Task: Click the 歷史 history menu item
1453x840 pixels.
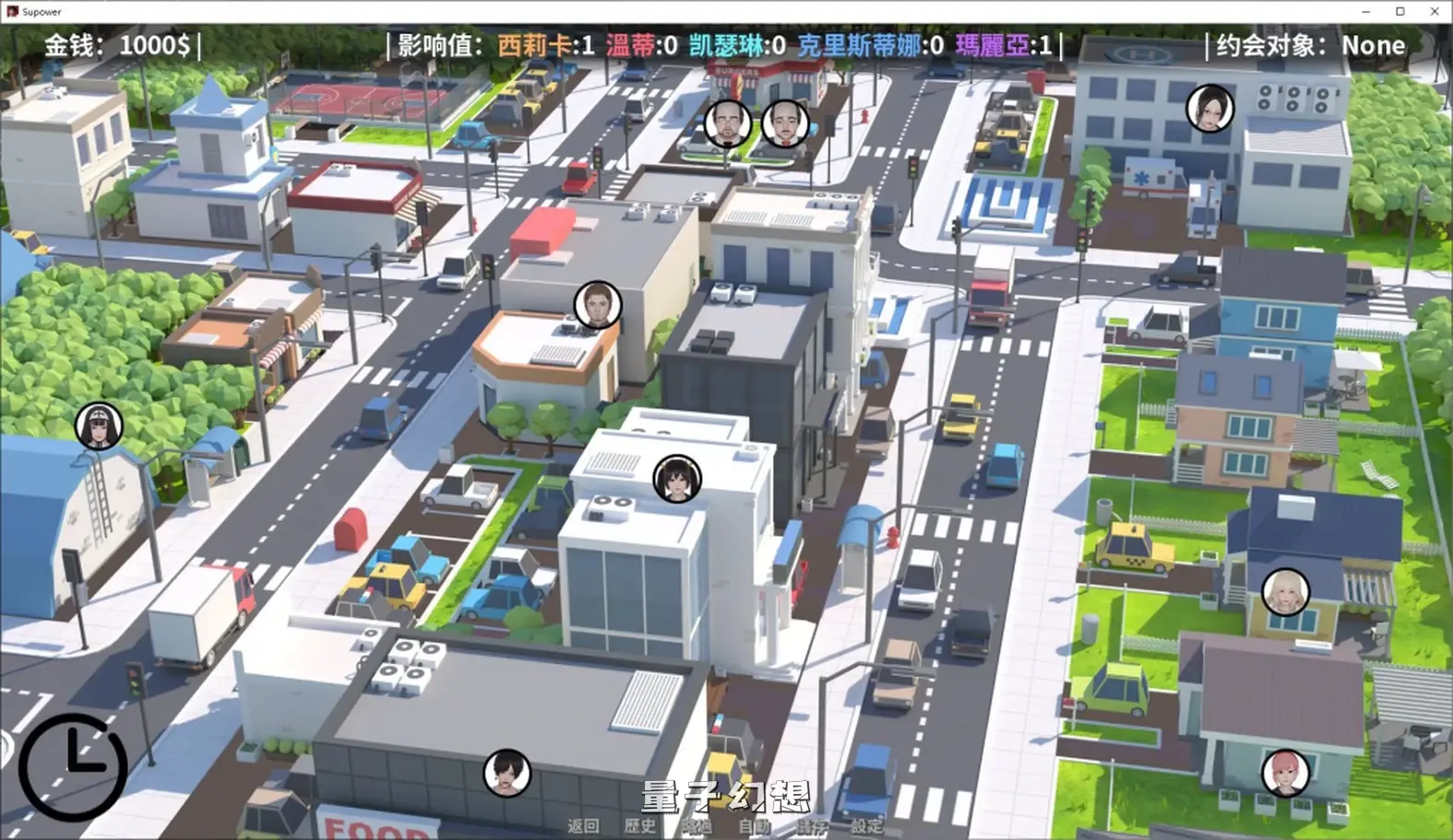Action: pyautogui.click(x=641, y=826)
